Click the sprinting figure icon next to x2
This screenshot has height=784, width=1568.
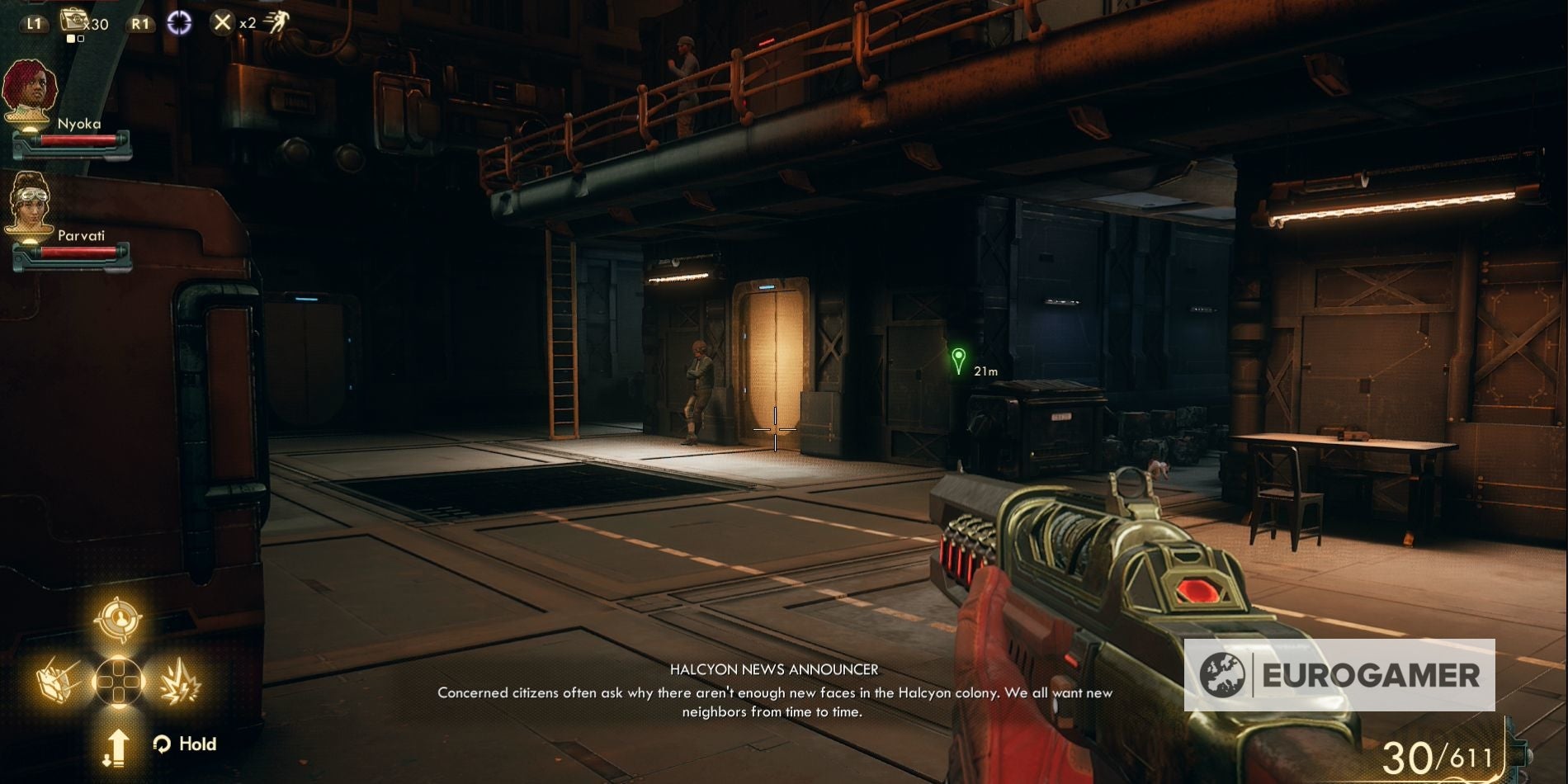coord(279,21)
